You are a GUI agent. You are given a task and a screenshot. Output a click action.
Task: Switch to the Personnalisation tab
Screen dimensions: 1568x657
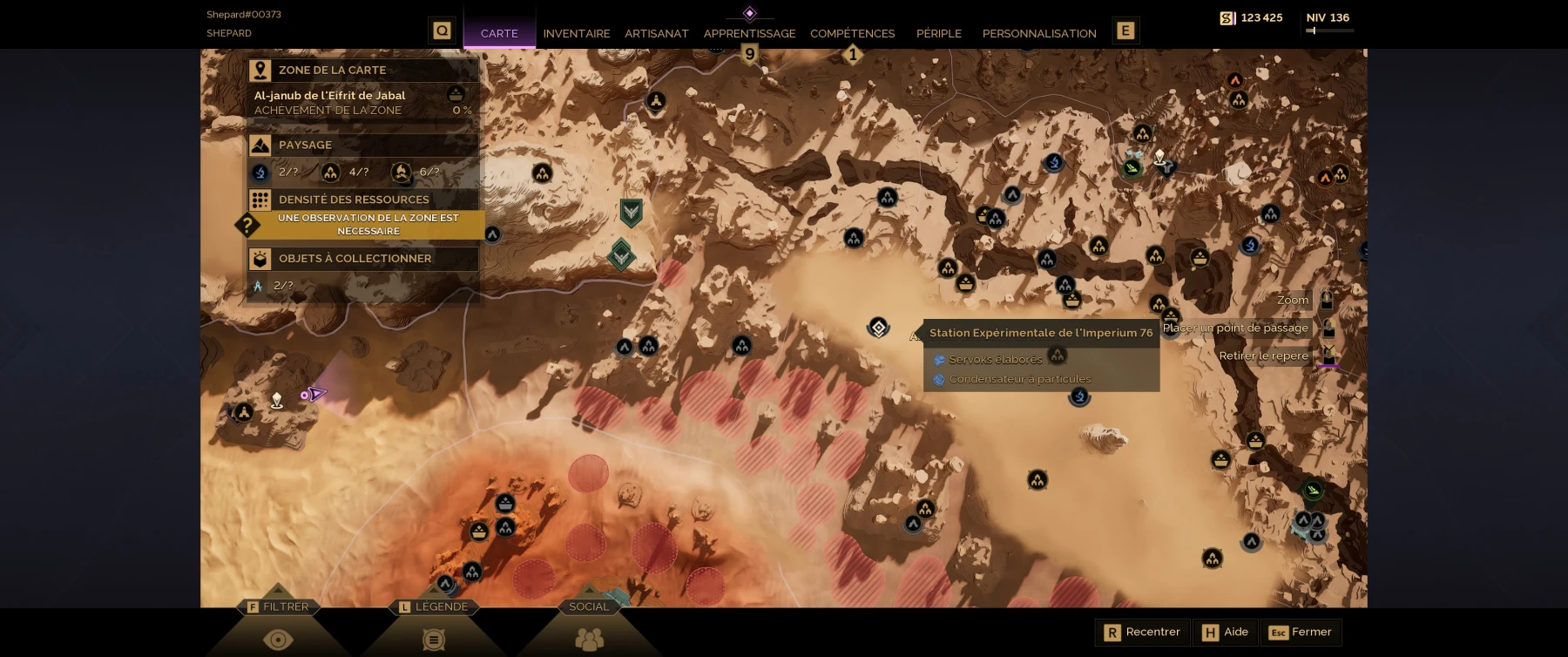[x=1038, y=33]
